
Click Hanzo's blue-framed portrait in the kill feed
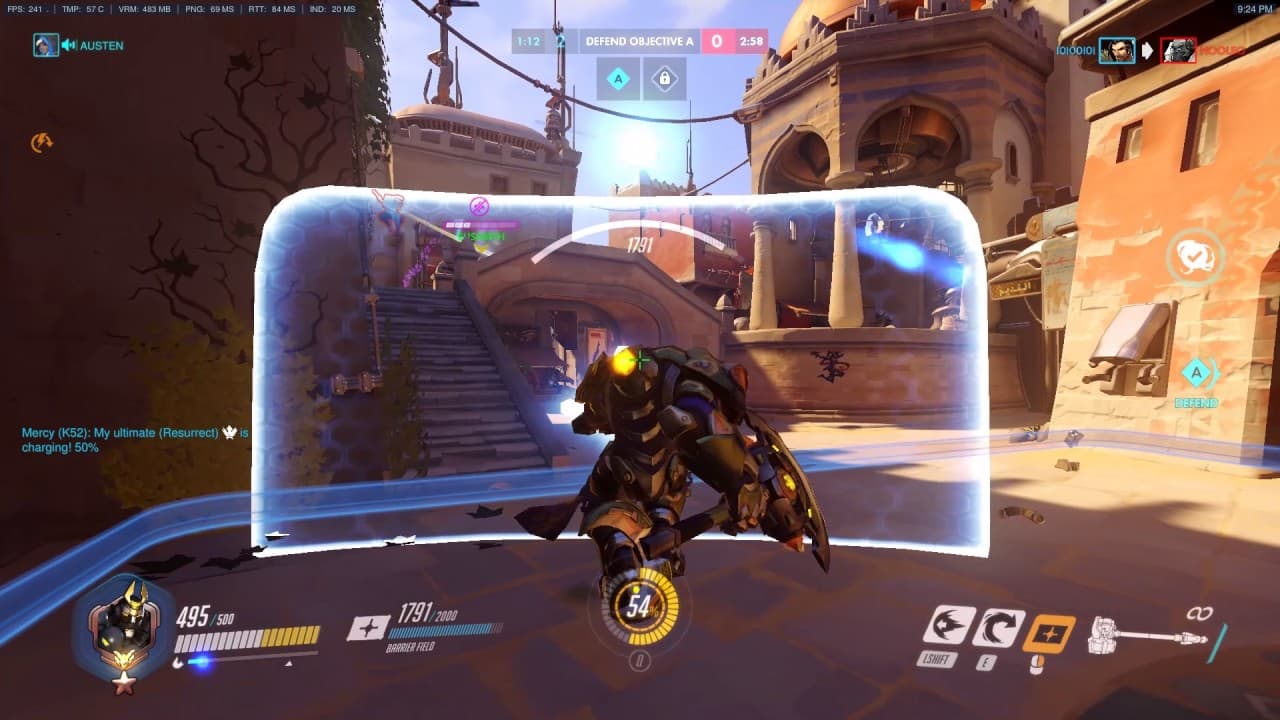pos(1115,50)
